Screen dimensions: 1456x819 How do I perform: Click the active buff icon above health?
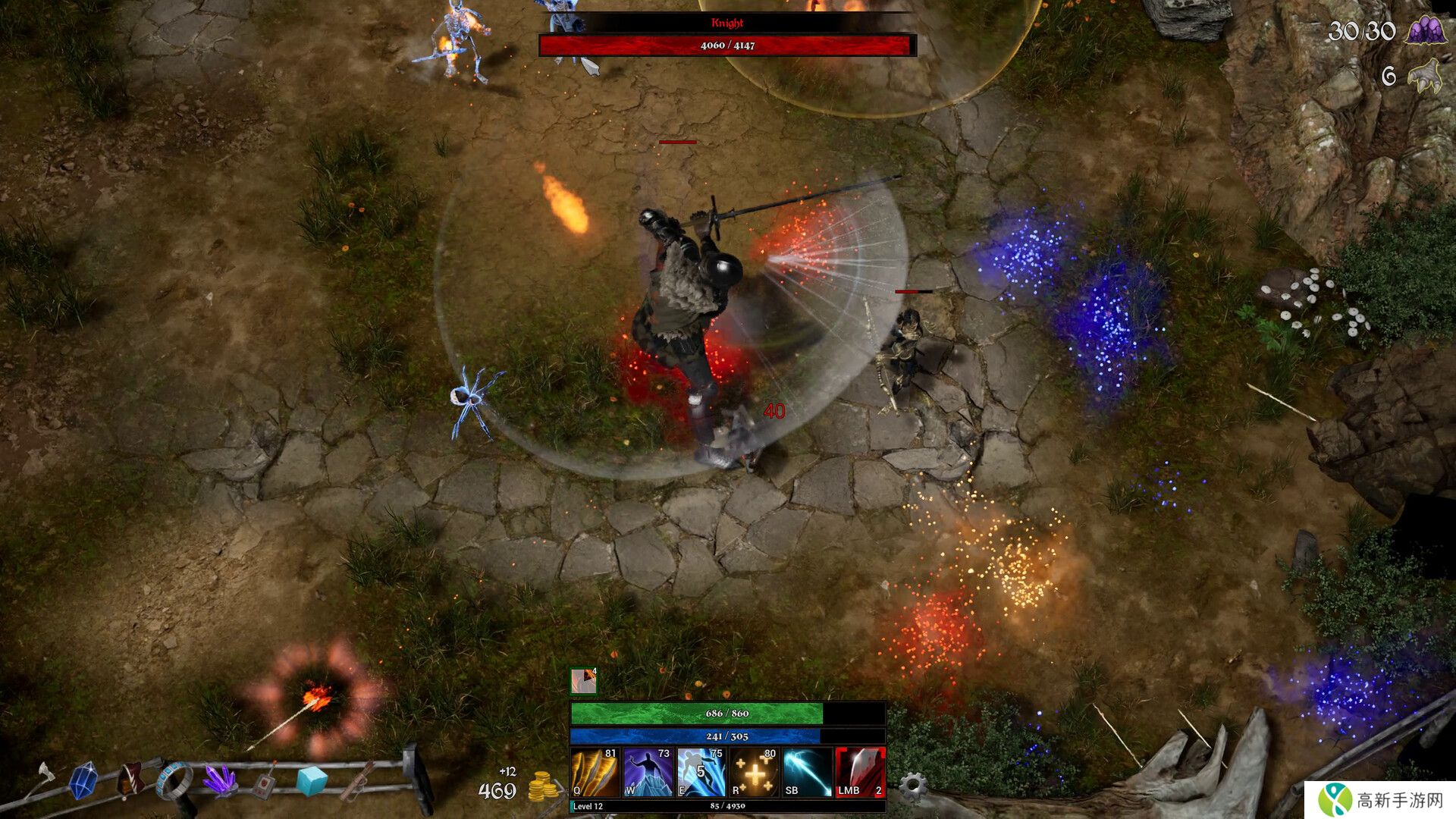pyautogui.click(x=583, y=681)
